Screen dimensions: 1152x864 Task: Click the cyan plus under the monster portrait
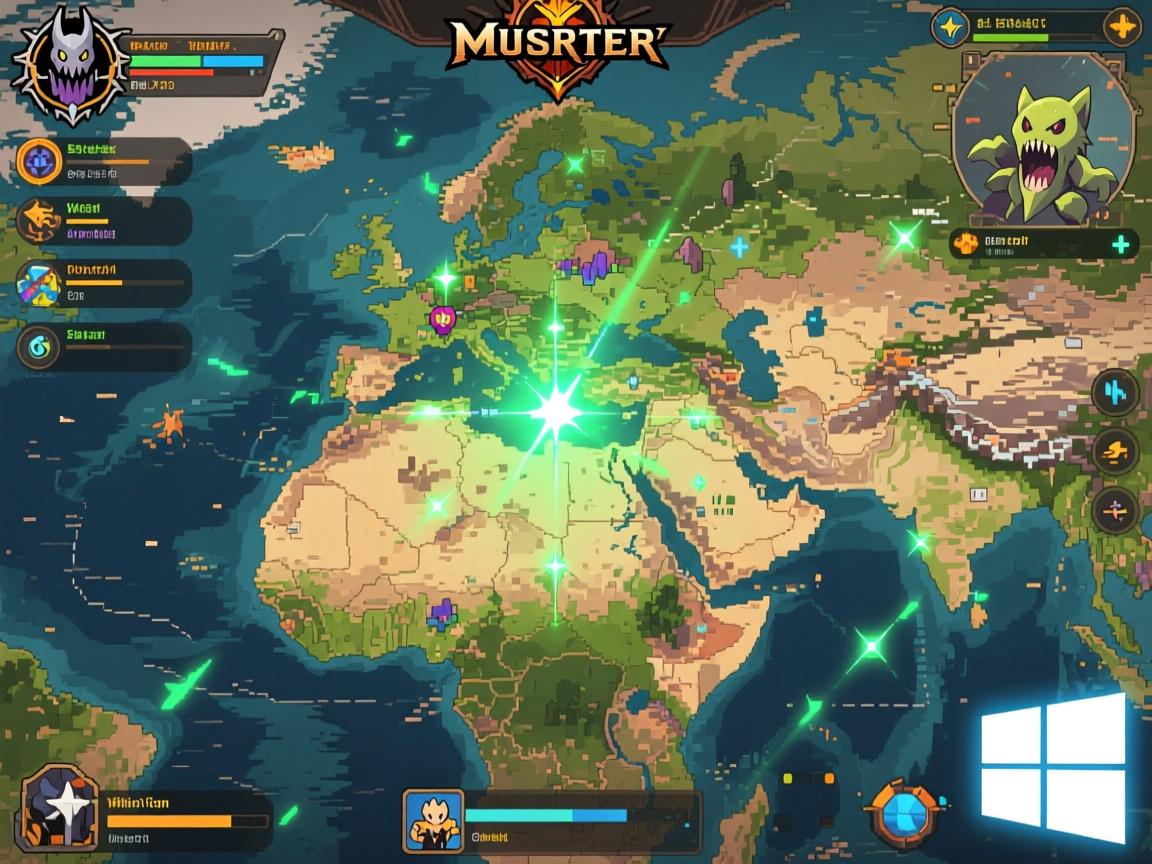(1121, 244)
